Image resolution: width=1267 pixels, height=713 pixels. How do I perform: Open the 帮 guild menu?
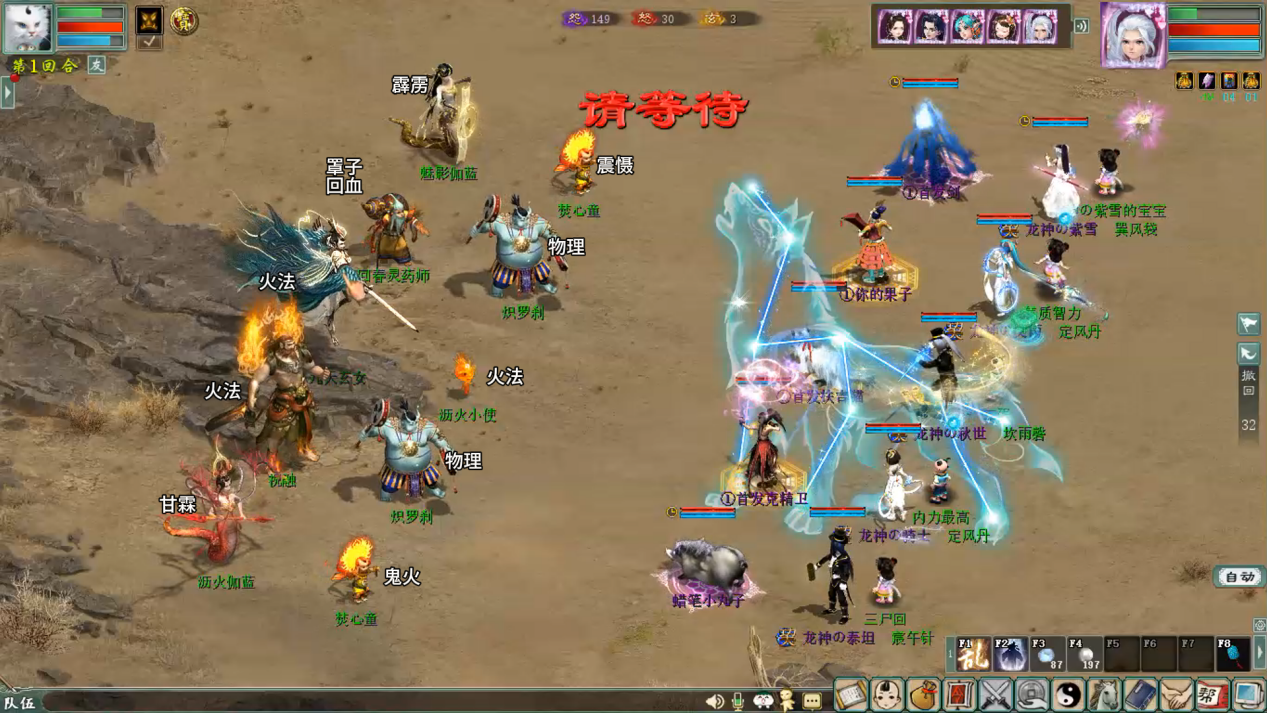(1212, 694)
